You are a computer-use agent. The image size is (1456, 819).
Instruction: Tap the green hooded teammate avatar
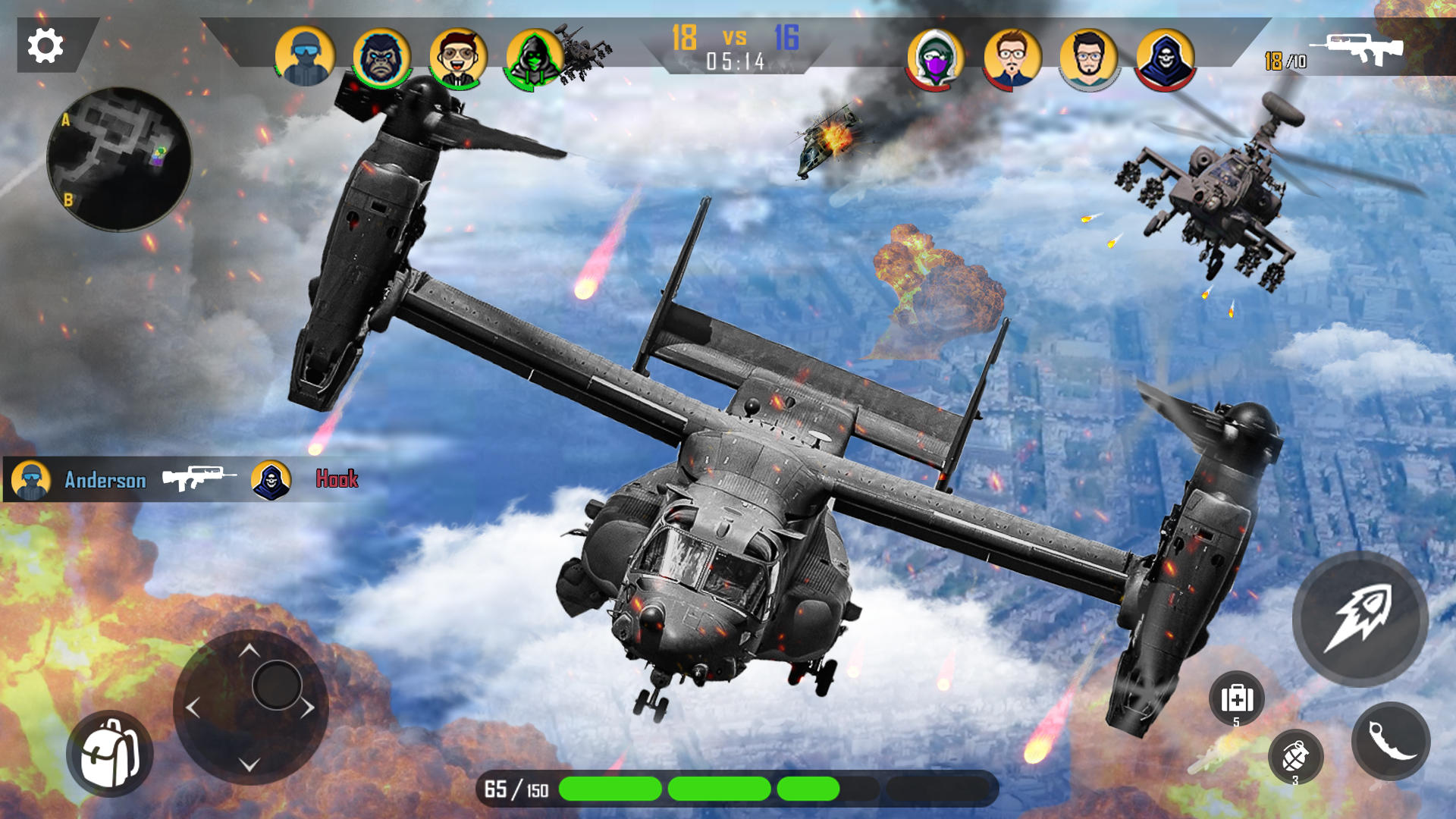point(536,52)
